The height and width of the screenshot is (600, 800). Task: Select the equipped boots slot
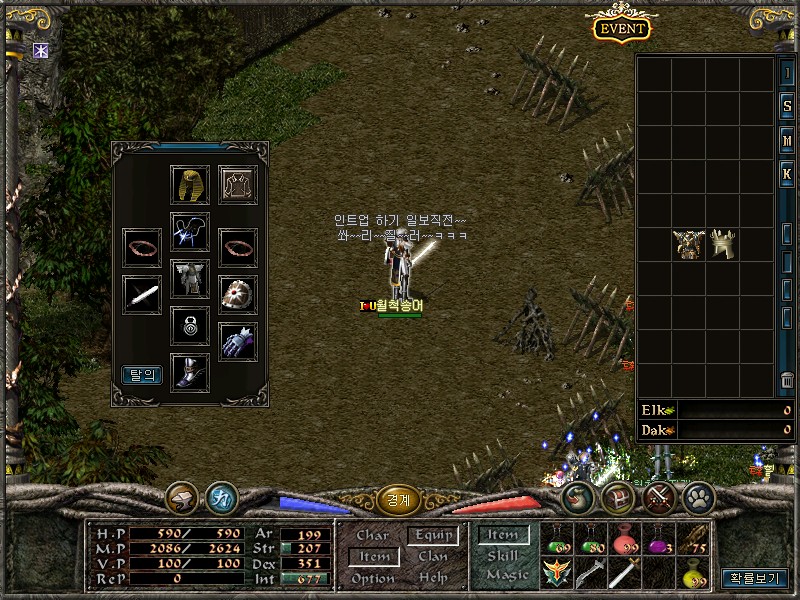click(x=189, y=371)
